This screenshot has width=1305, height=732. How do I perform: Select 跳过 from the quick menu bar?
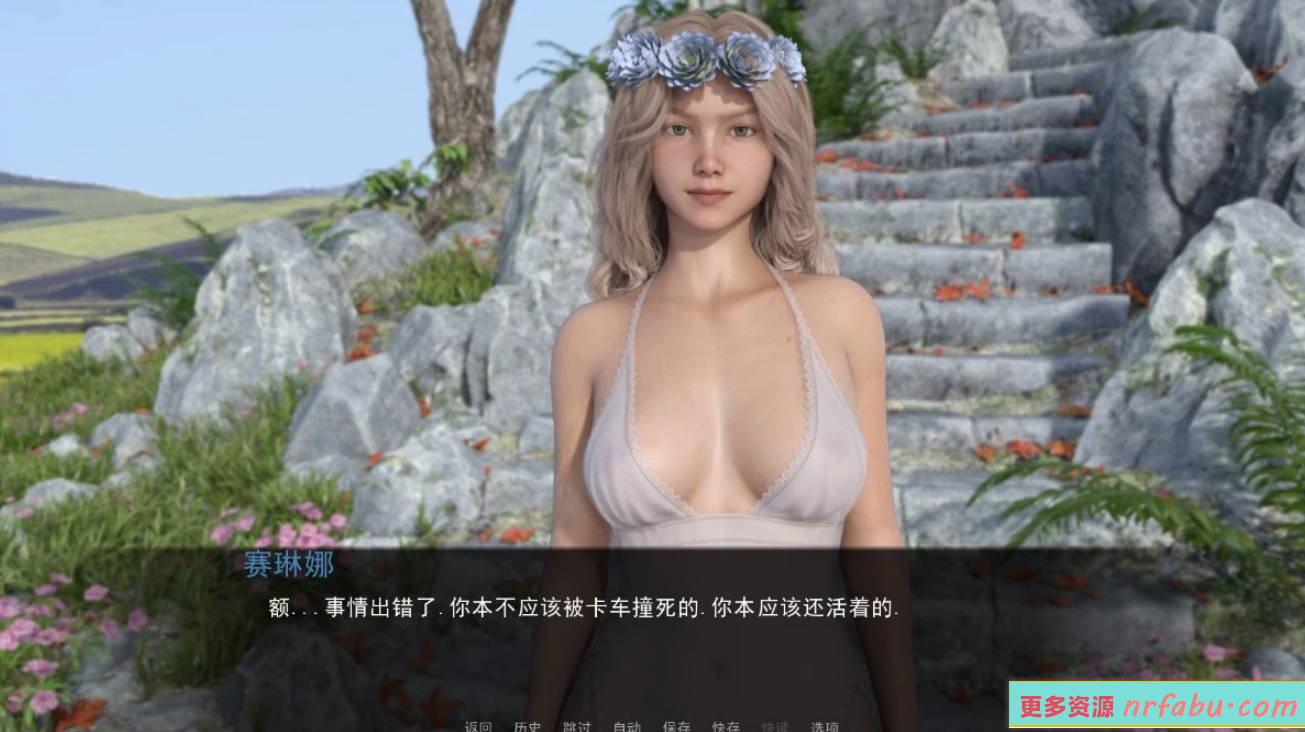pyautogui.click(x=579, y=726)
